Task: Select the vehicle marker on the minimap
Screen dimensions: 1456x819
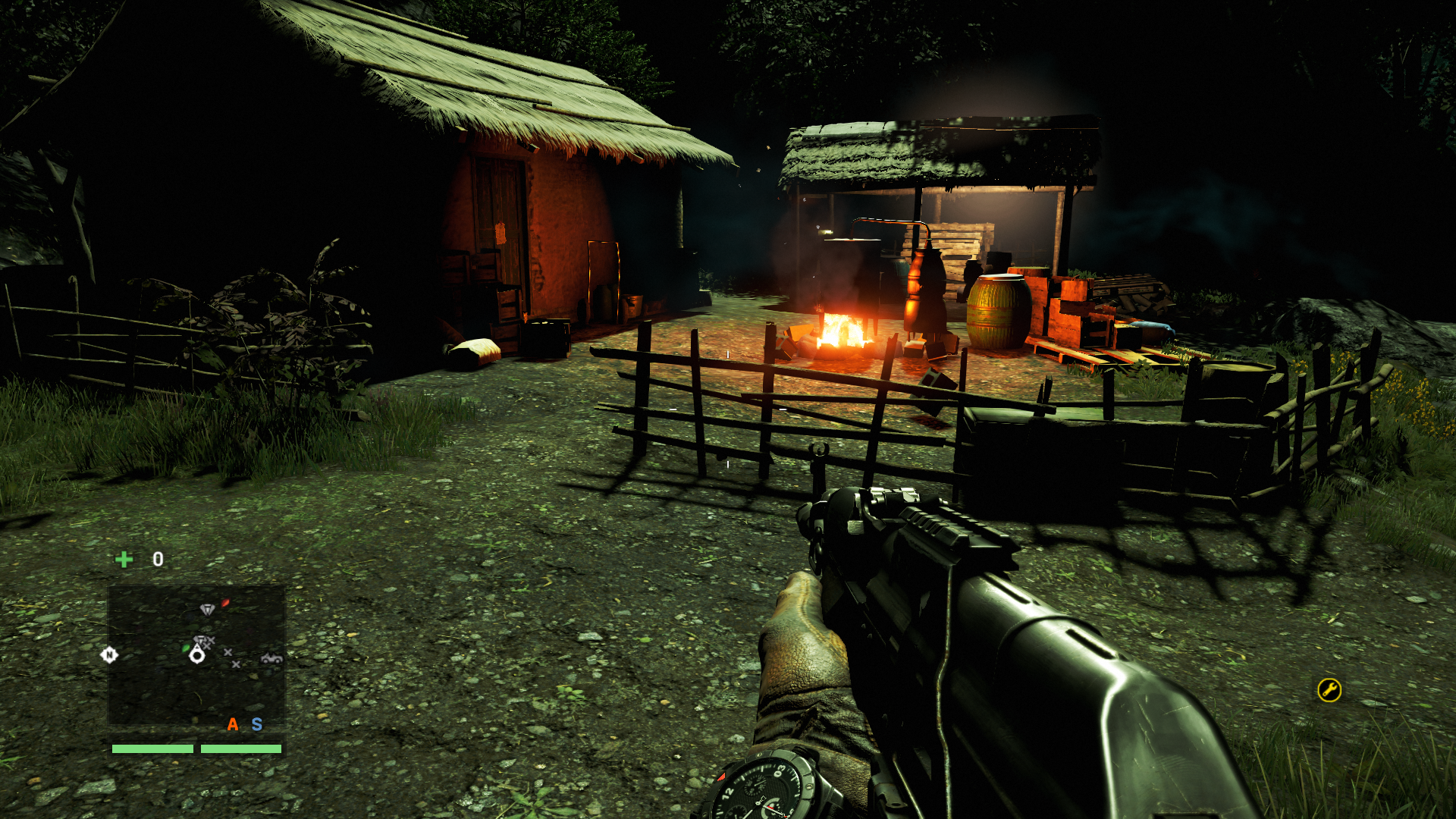Action: 271,658
